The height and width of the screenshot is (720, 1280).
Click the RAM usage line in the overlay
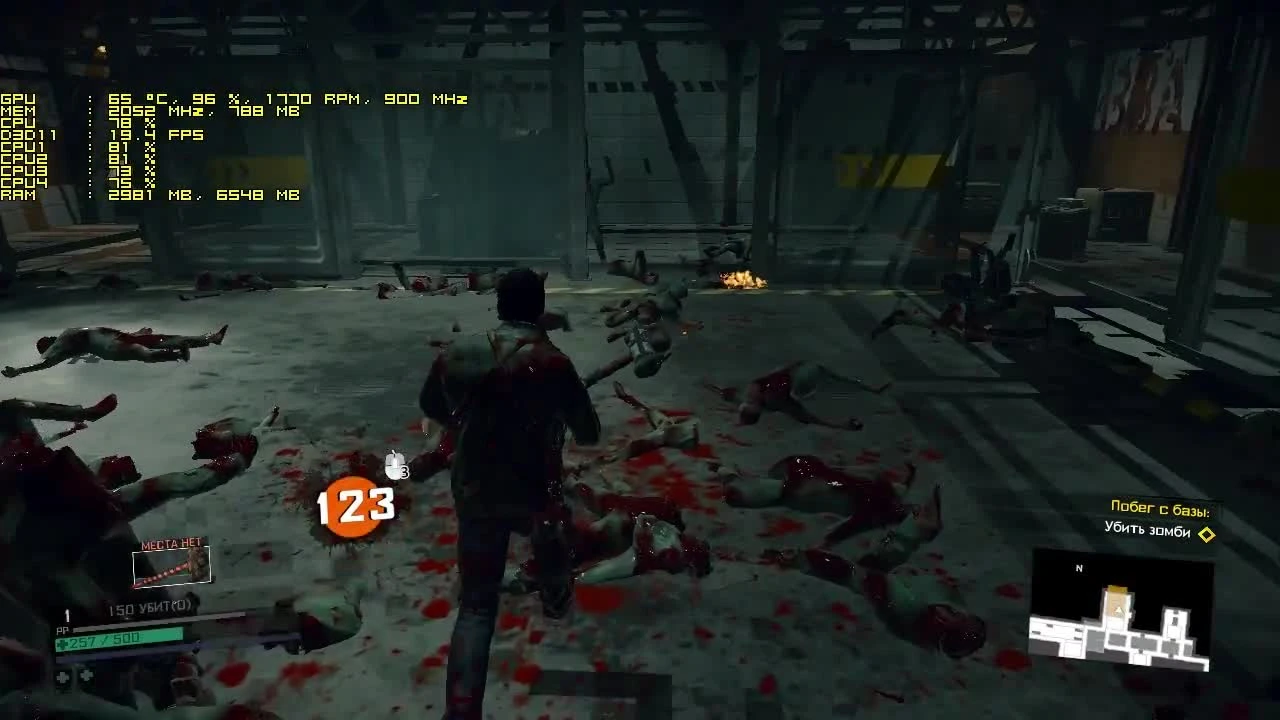click(150, 196)
